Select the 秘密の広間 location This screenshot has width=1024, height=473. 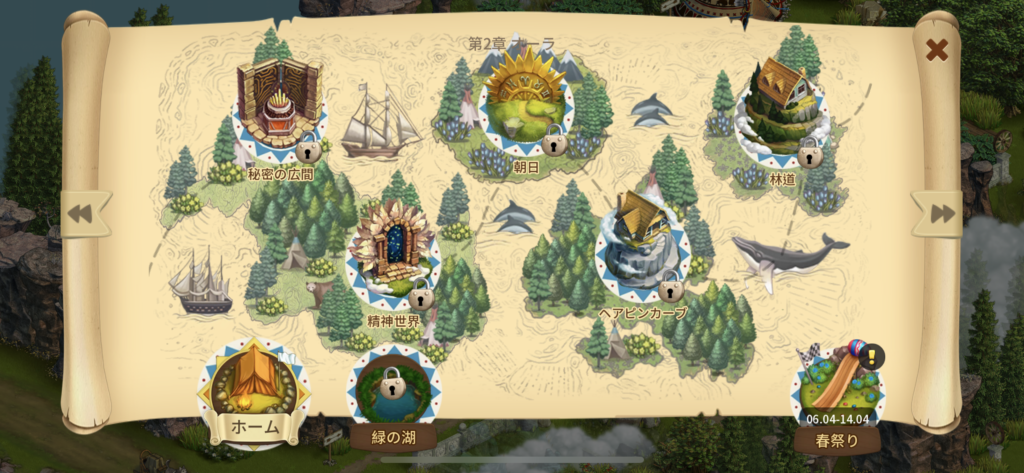[x=279, y=108]
